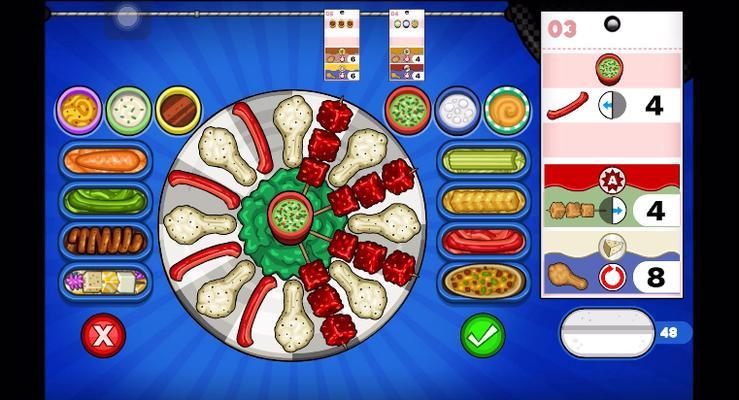Open the hanging order ticket with two 4s

coord(406,46)
